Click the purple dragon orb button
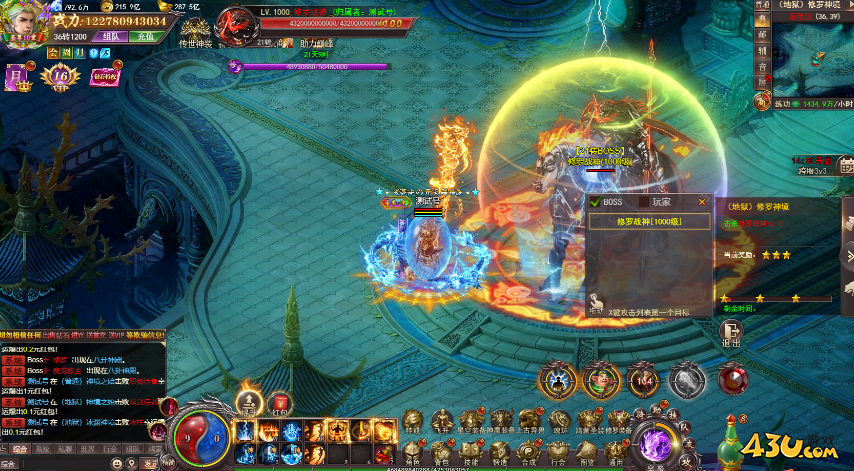 [658, 441]
